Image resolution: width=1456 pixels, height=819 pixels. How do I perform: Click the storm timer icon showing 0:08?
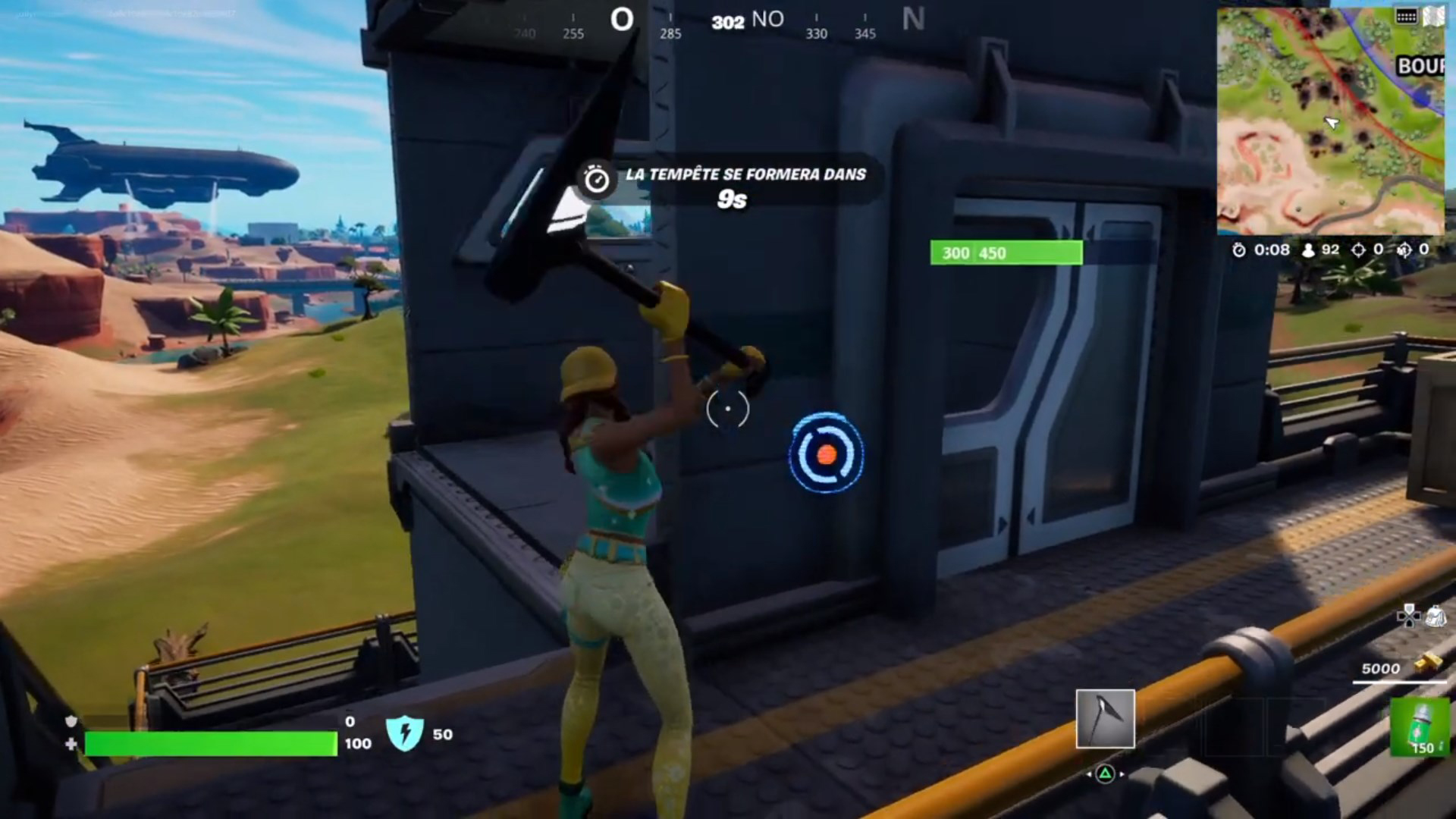point(1241,250)
